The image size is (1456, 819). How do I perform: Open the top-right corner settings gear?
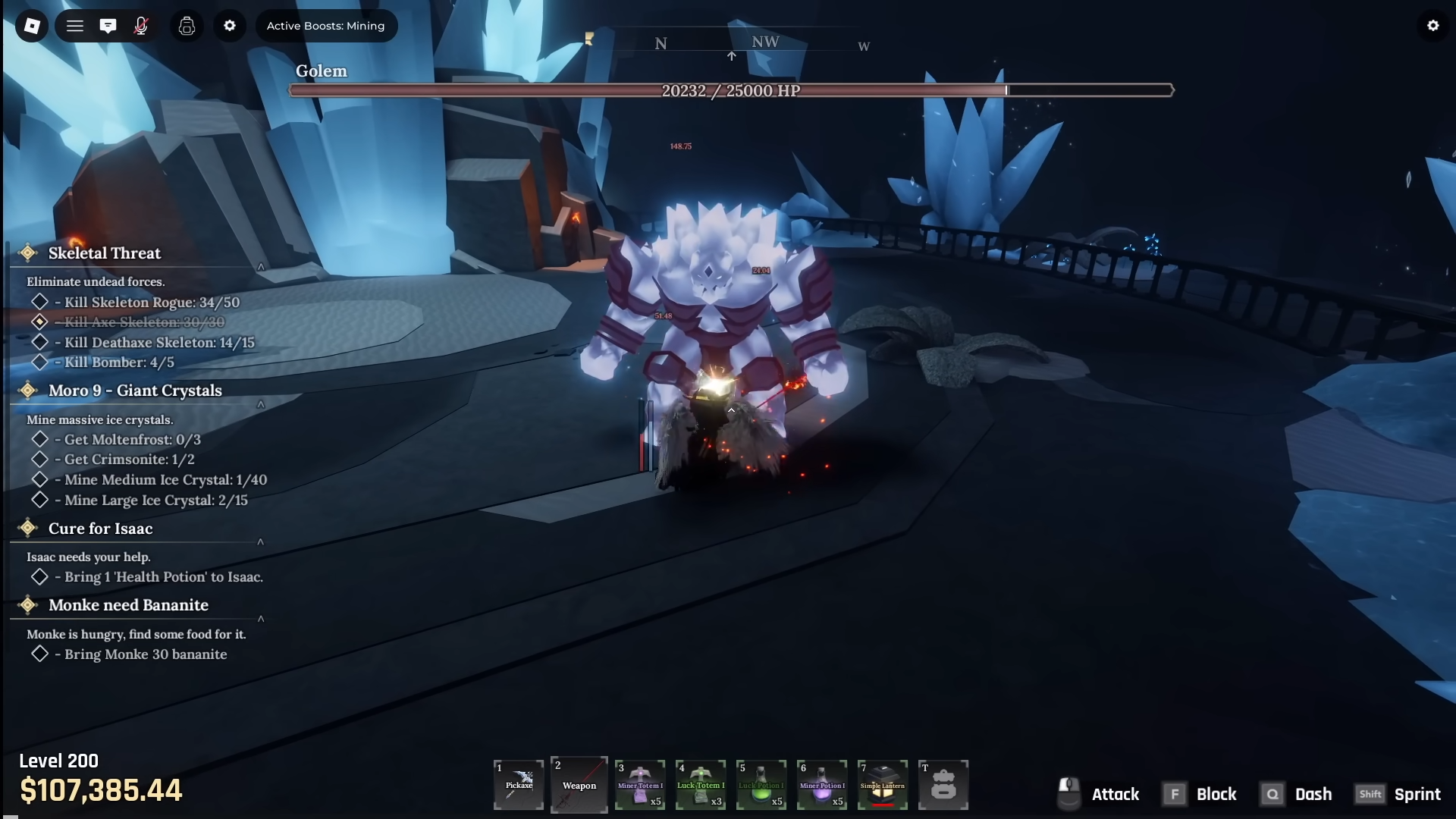click(1432, 26)
